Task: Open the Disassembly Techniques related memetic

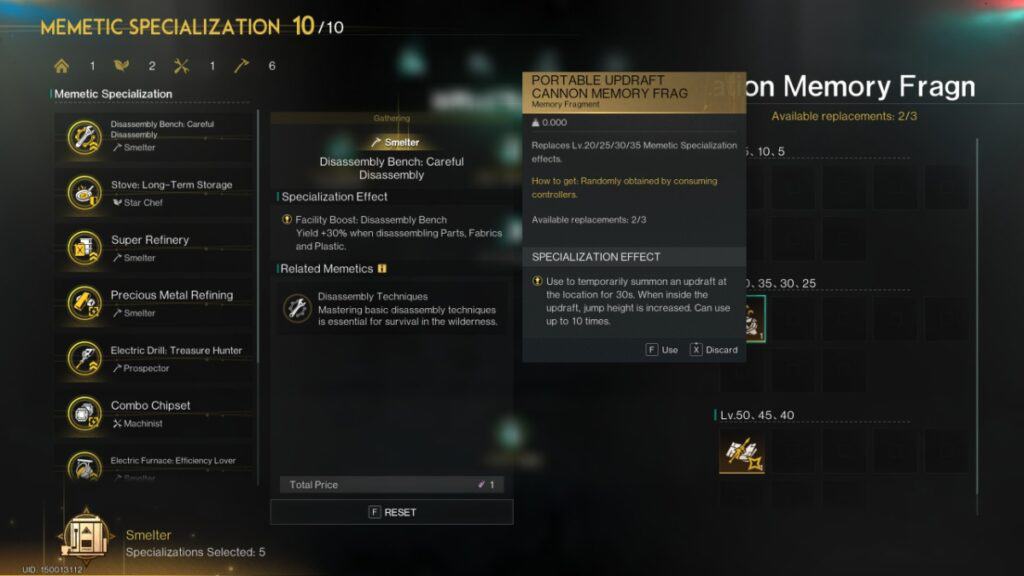Action: tap(392, 308)
